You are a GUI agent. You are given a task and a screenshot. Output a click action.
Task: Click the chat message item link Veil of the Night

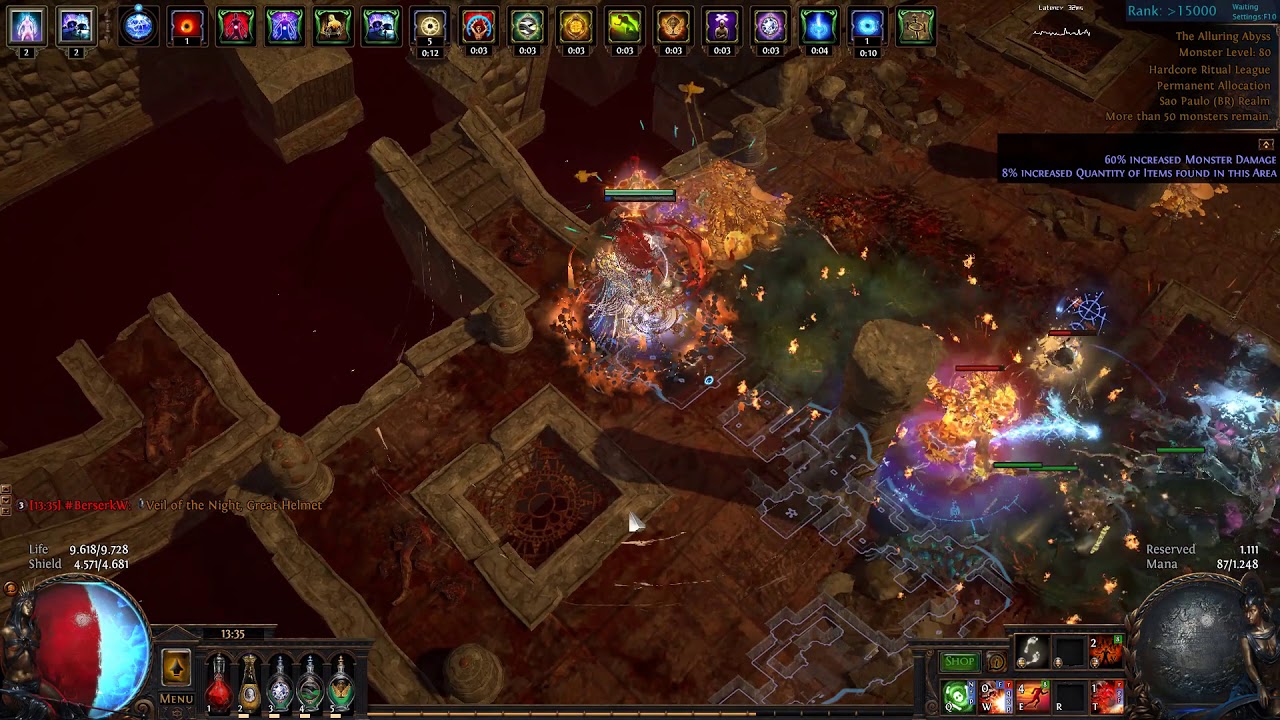pyautogui.click(x=234, y=505)
